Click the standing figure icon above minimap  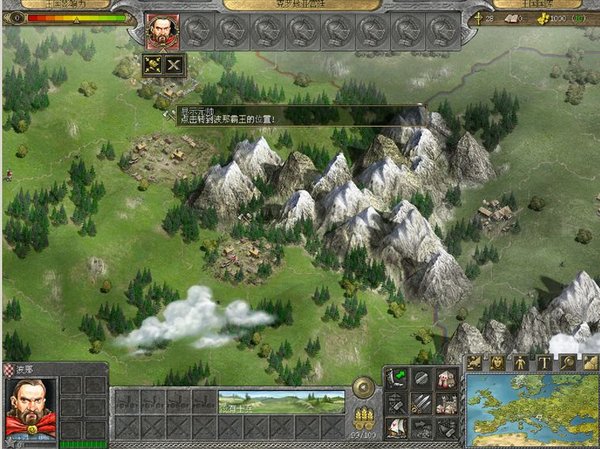[x=520, y=362]
